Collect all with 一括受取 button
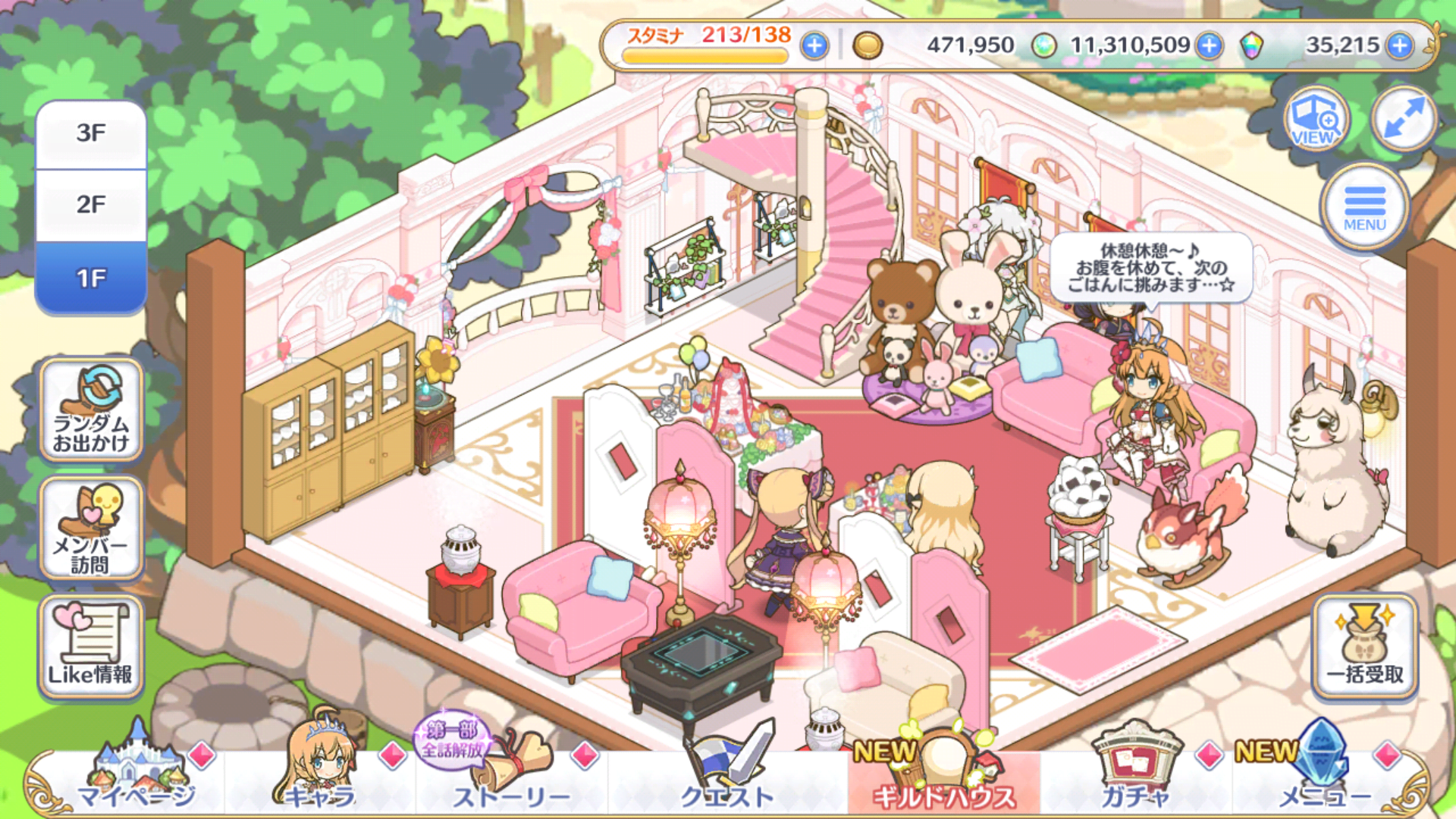Screen dimensions: 1456x819 click(1364, 647)
